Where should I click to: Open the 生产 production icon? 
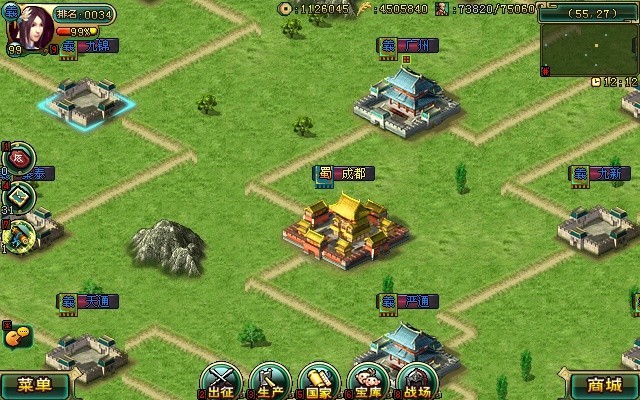tap(270, 381)
